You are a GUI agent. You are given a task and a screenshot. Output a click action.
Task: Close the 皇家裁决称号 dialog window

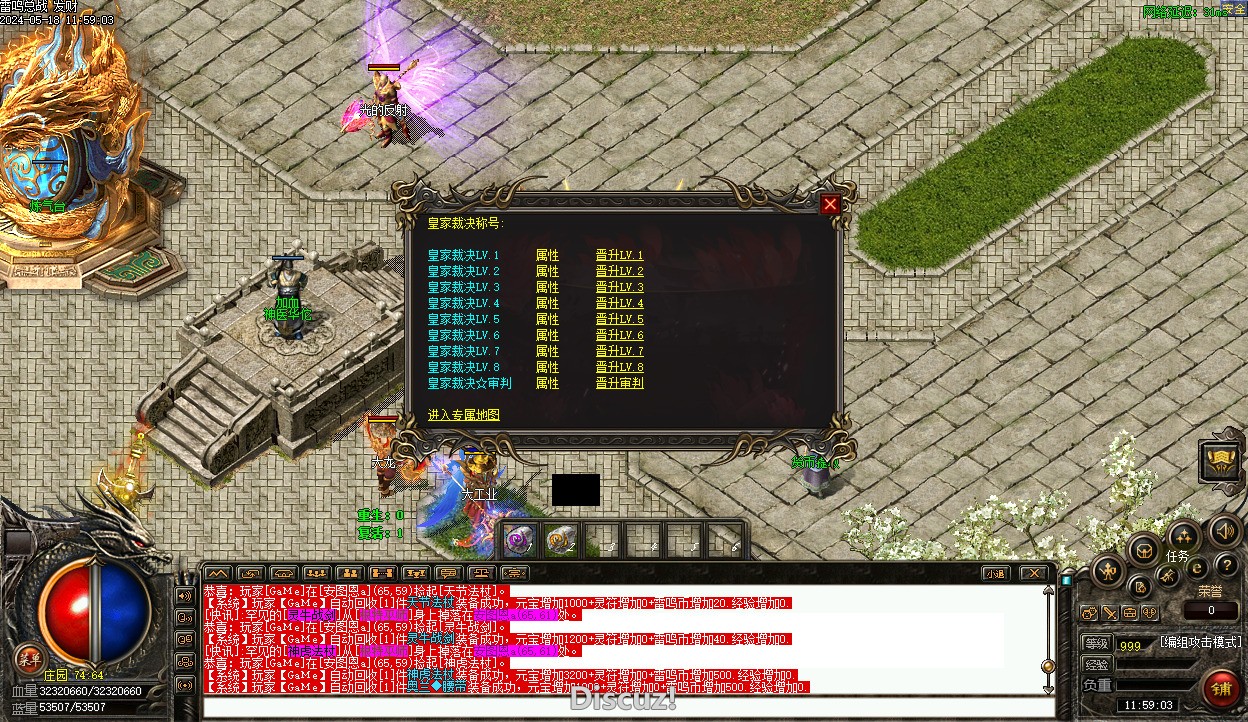pyautogui.click(x=830, y=205)
